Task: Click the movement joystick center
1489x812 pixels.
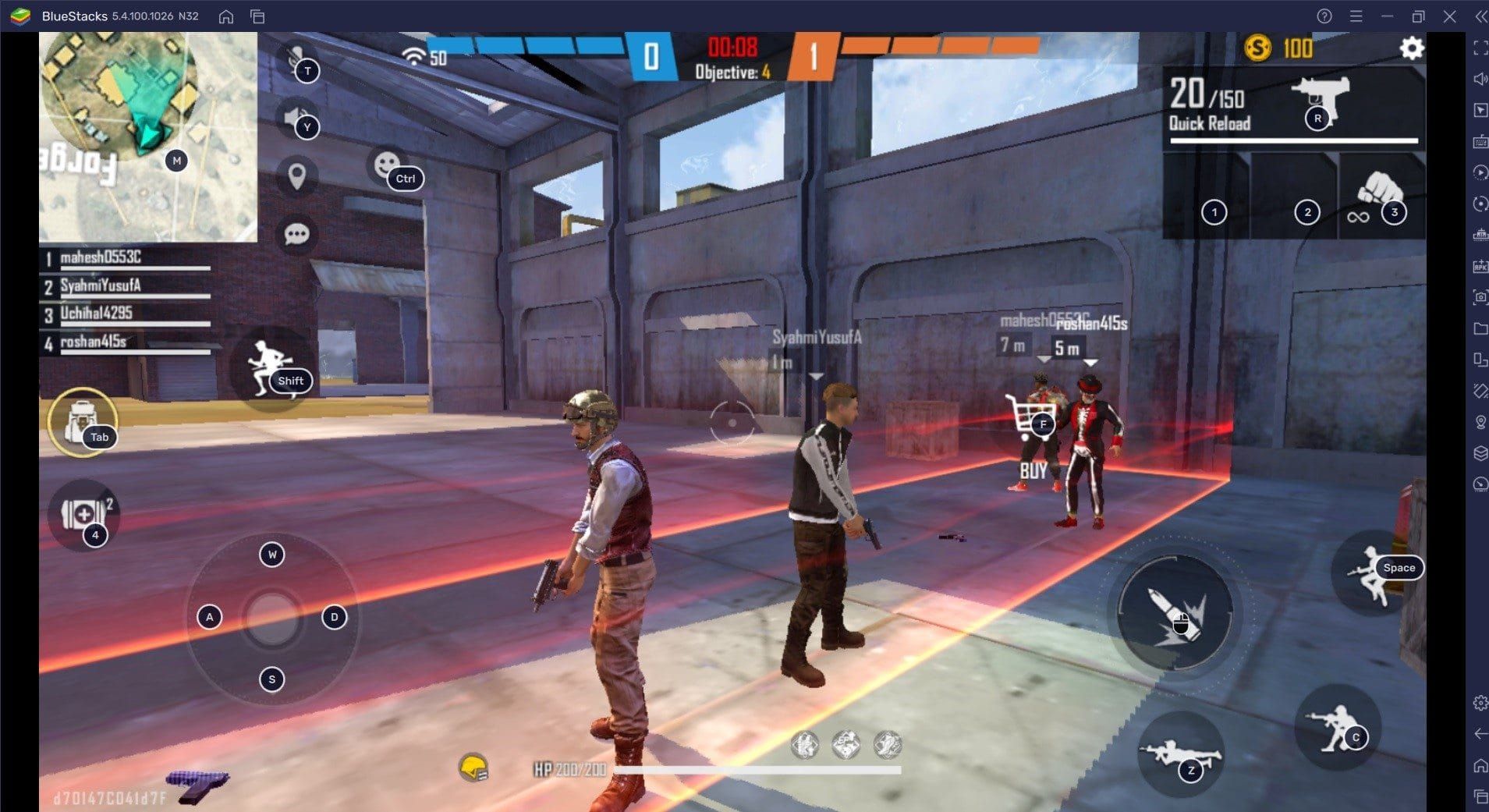Action: coord(271,618)
